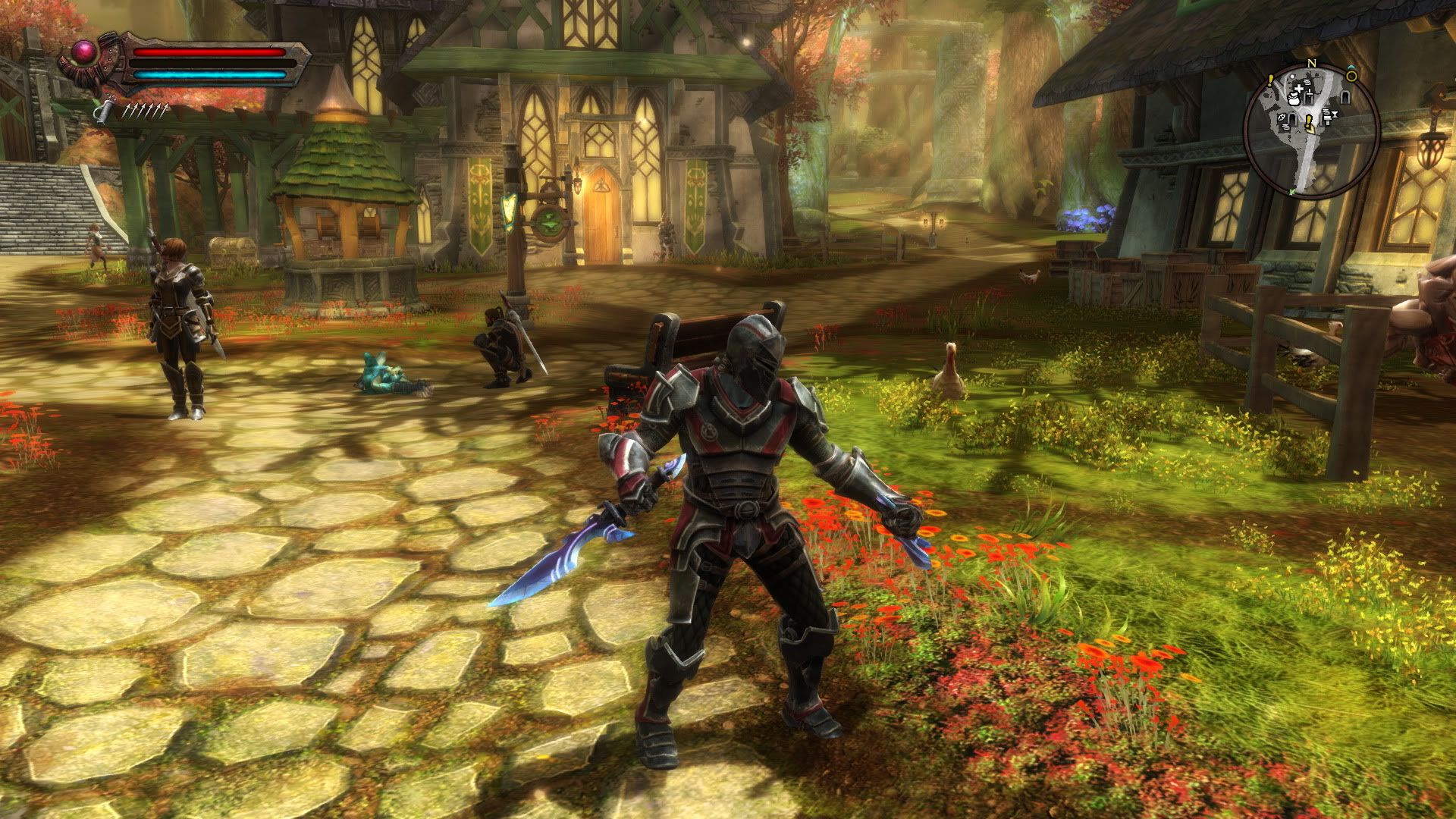Select the white cross healer marker
This screenshot has width=1456, height=819.
pos(1299,88)
